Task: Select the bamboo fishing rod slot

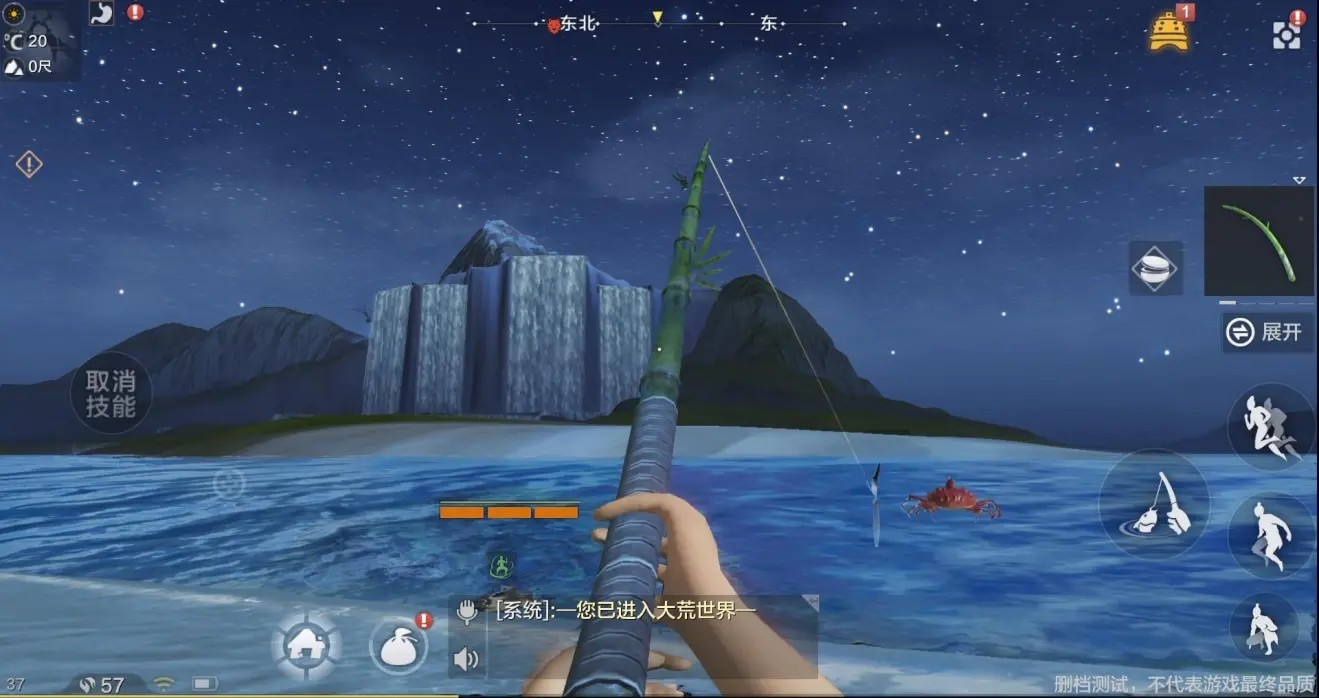Action: (x=1258, y=241)
